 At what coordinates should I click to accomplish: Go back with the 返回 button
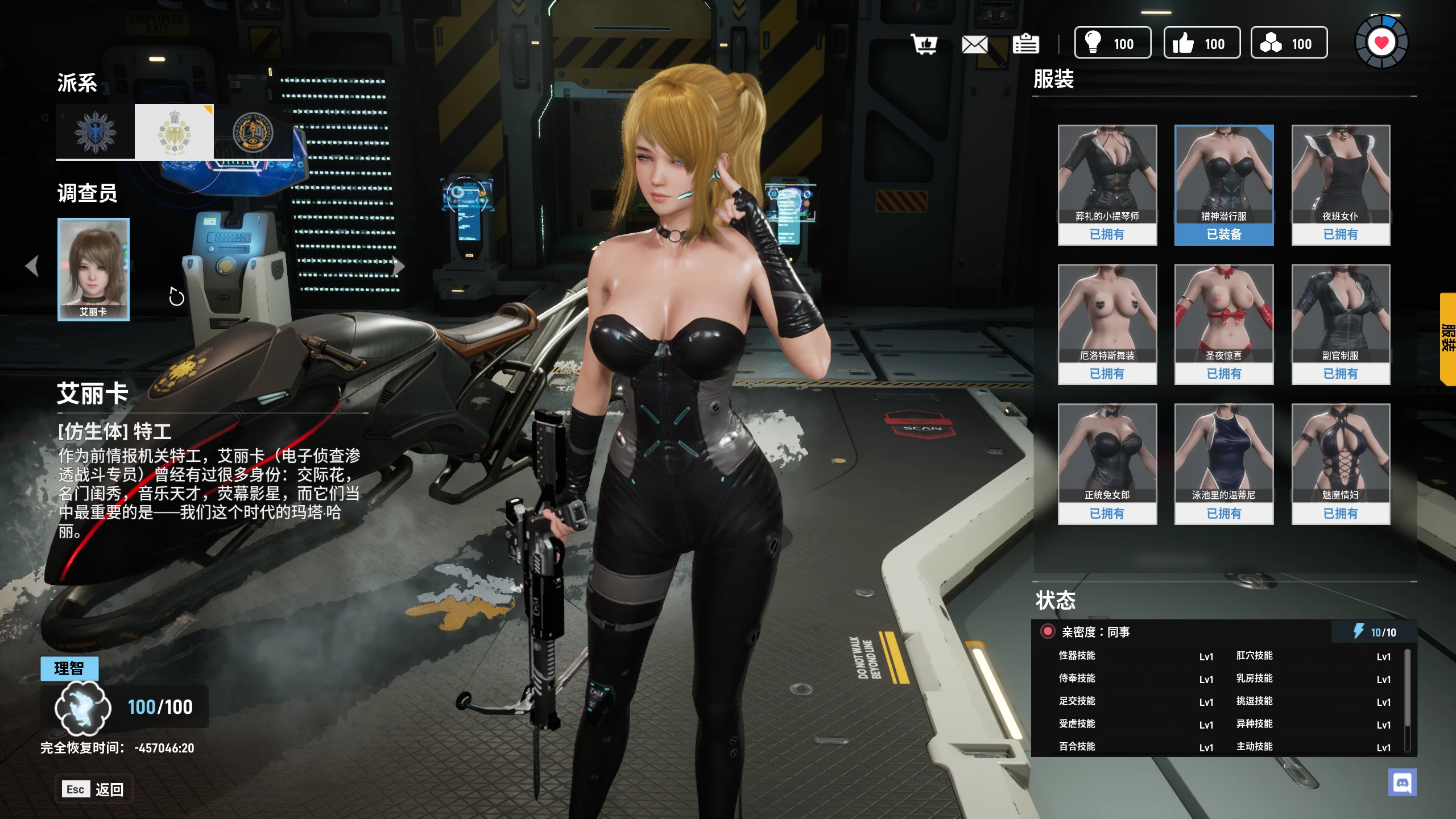pyautogui.click(x=94, y=789)
